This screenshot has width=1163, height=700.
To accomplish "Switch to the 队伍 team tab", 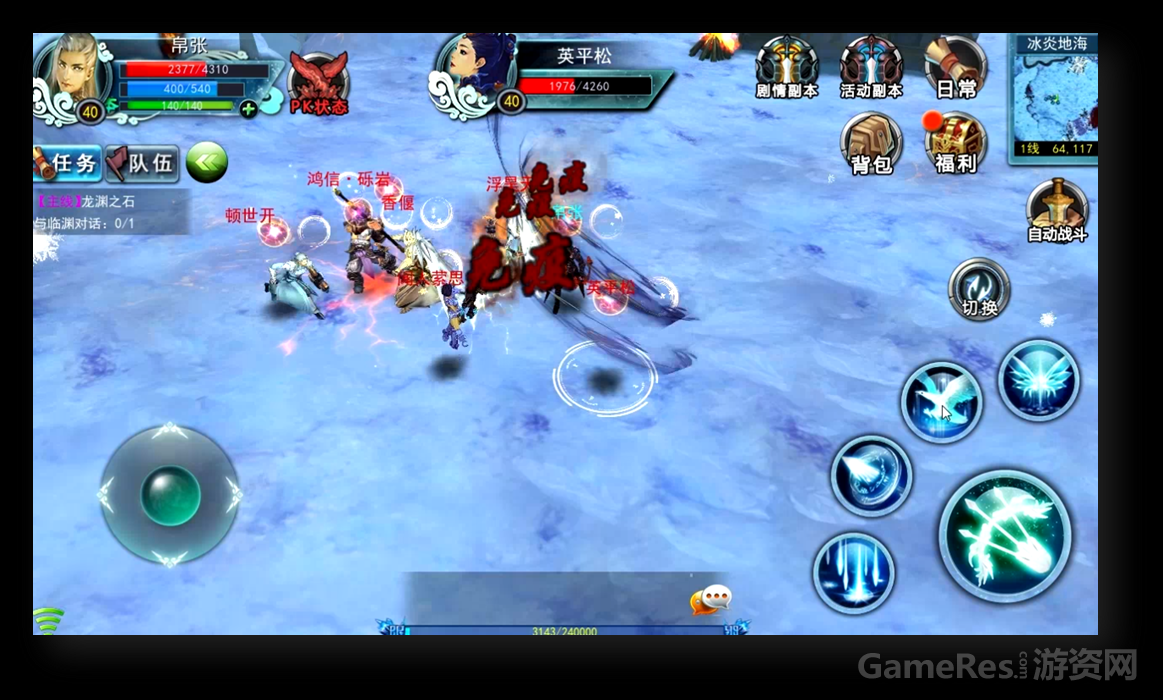I will tap(141, 162).
